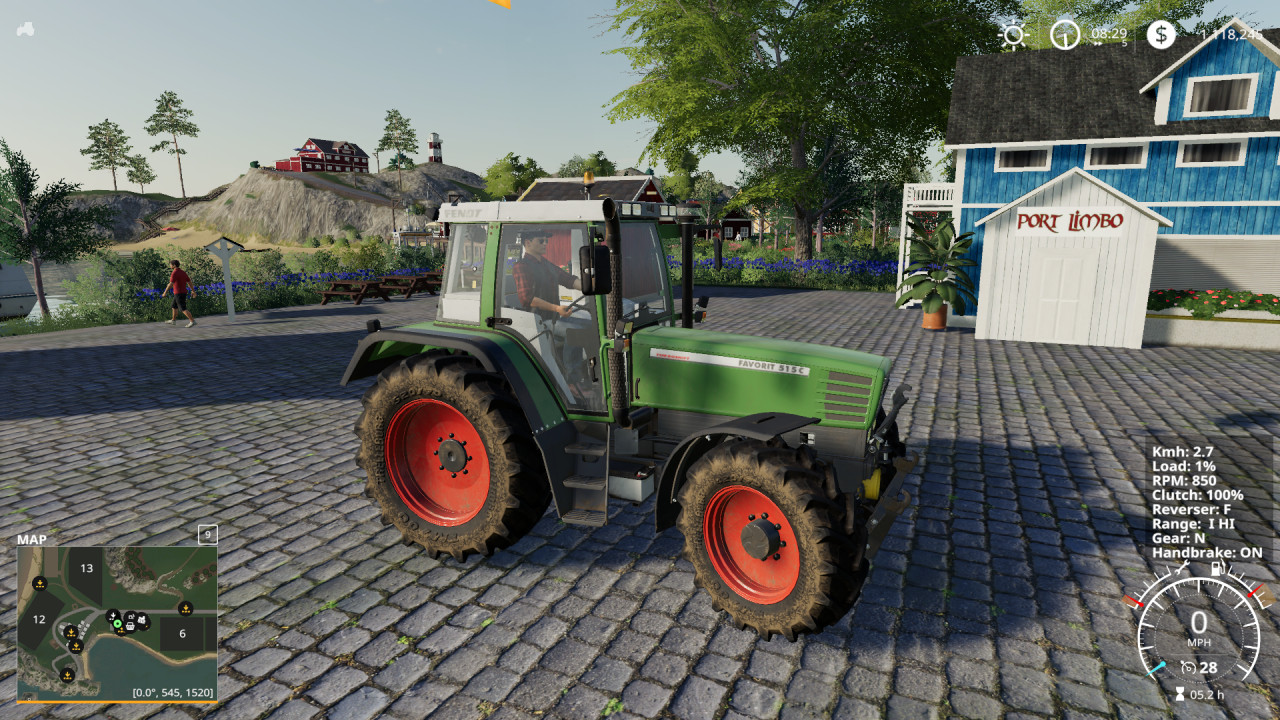
Task: Open the clock icon next to 08:29
Action: point(1064,35)
